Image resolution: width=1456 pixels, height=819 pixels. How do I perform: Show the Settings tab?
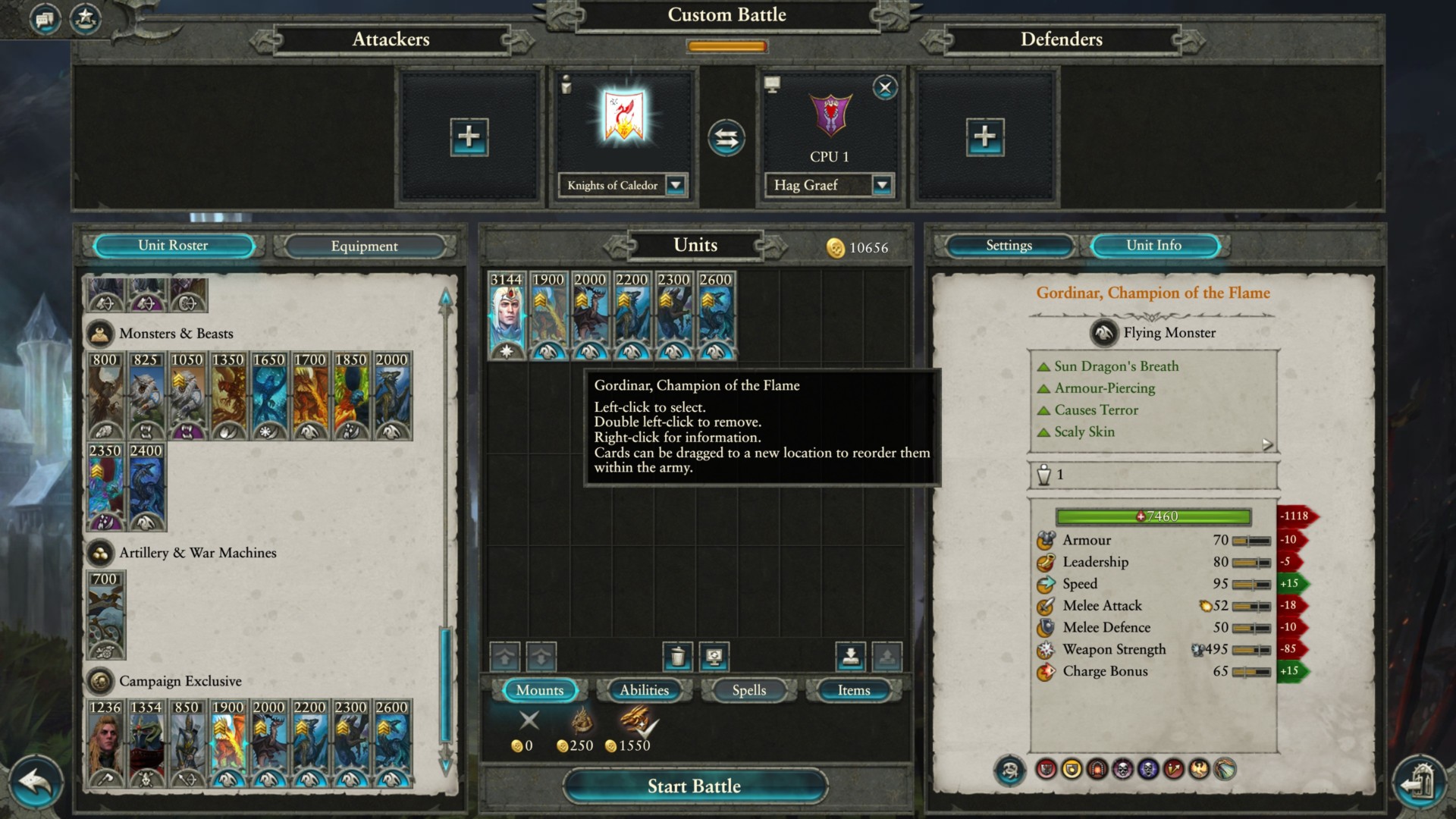pos(1009,246)
